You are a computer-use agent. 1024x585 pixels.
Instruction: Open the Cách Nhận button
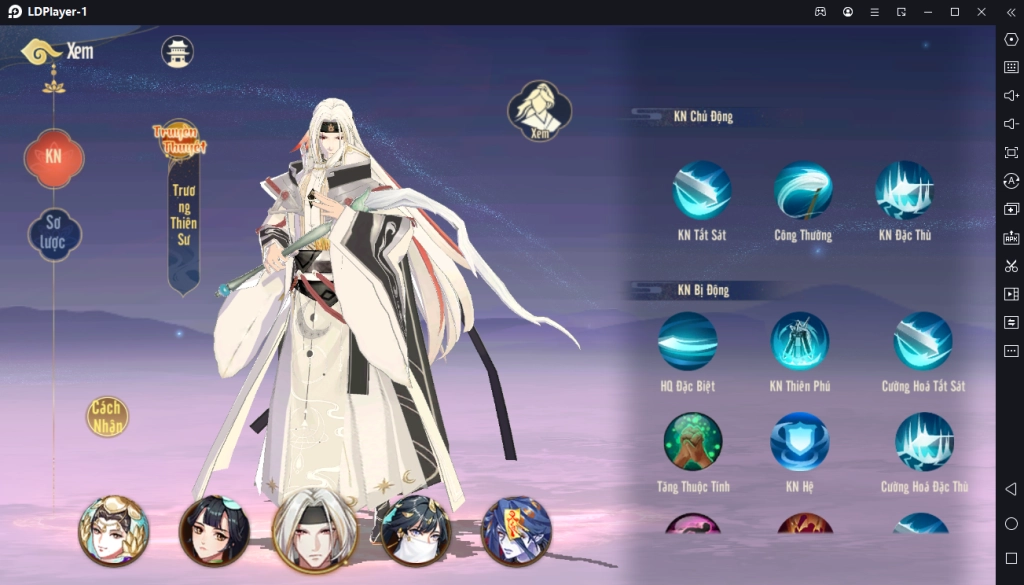point(107,417)
